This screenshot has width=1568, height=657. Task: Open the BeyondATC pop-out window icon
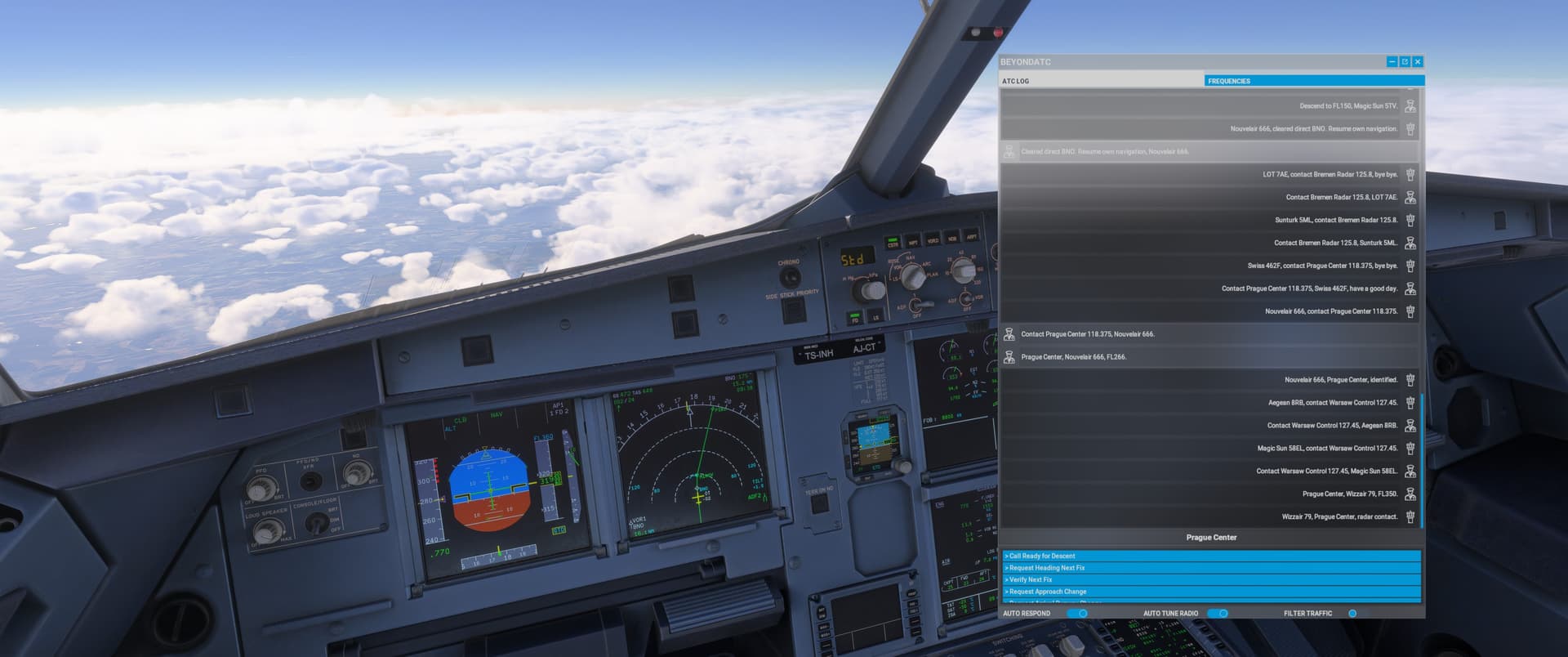pyautogui.click(x=1404, y=61)
